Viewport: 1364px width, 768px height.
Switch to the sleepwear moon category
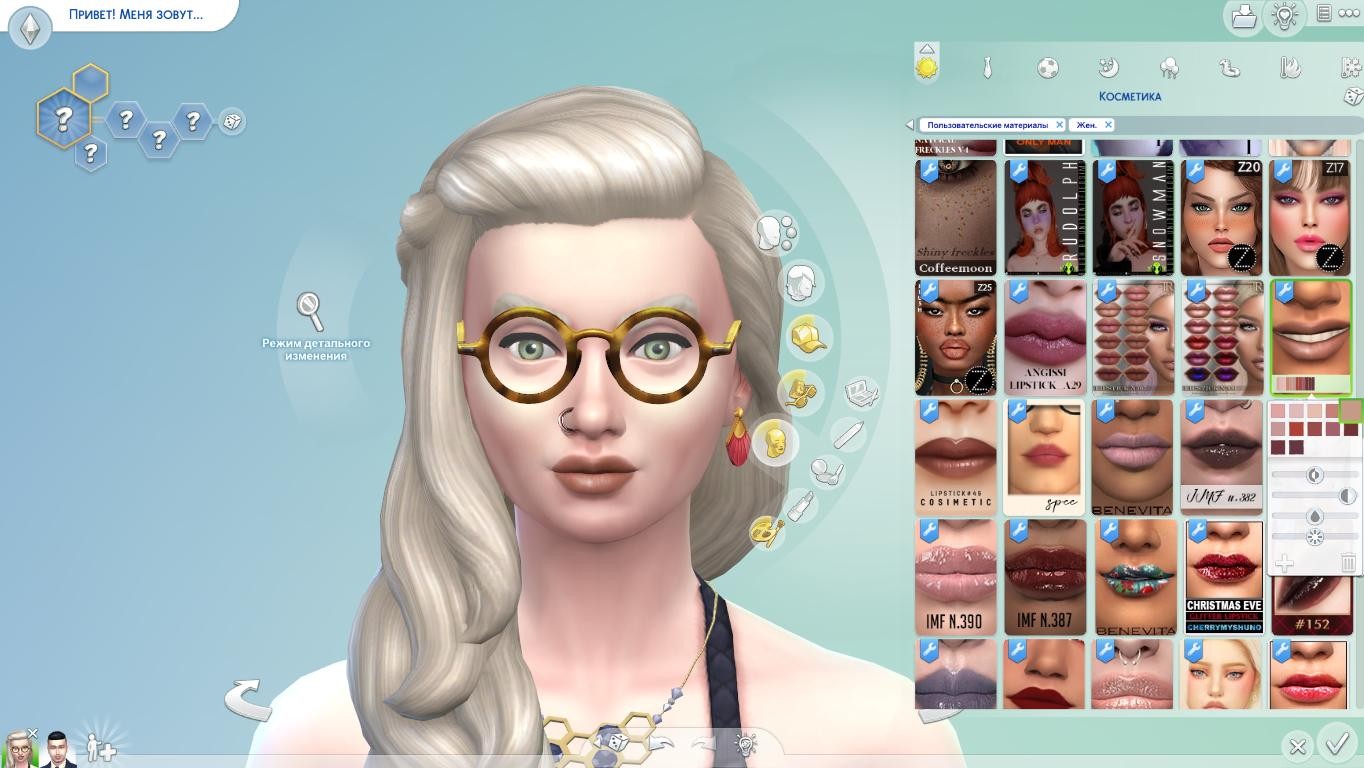1108,68
